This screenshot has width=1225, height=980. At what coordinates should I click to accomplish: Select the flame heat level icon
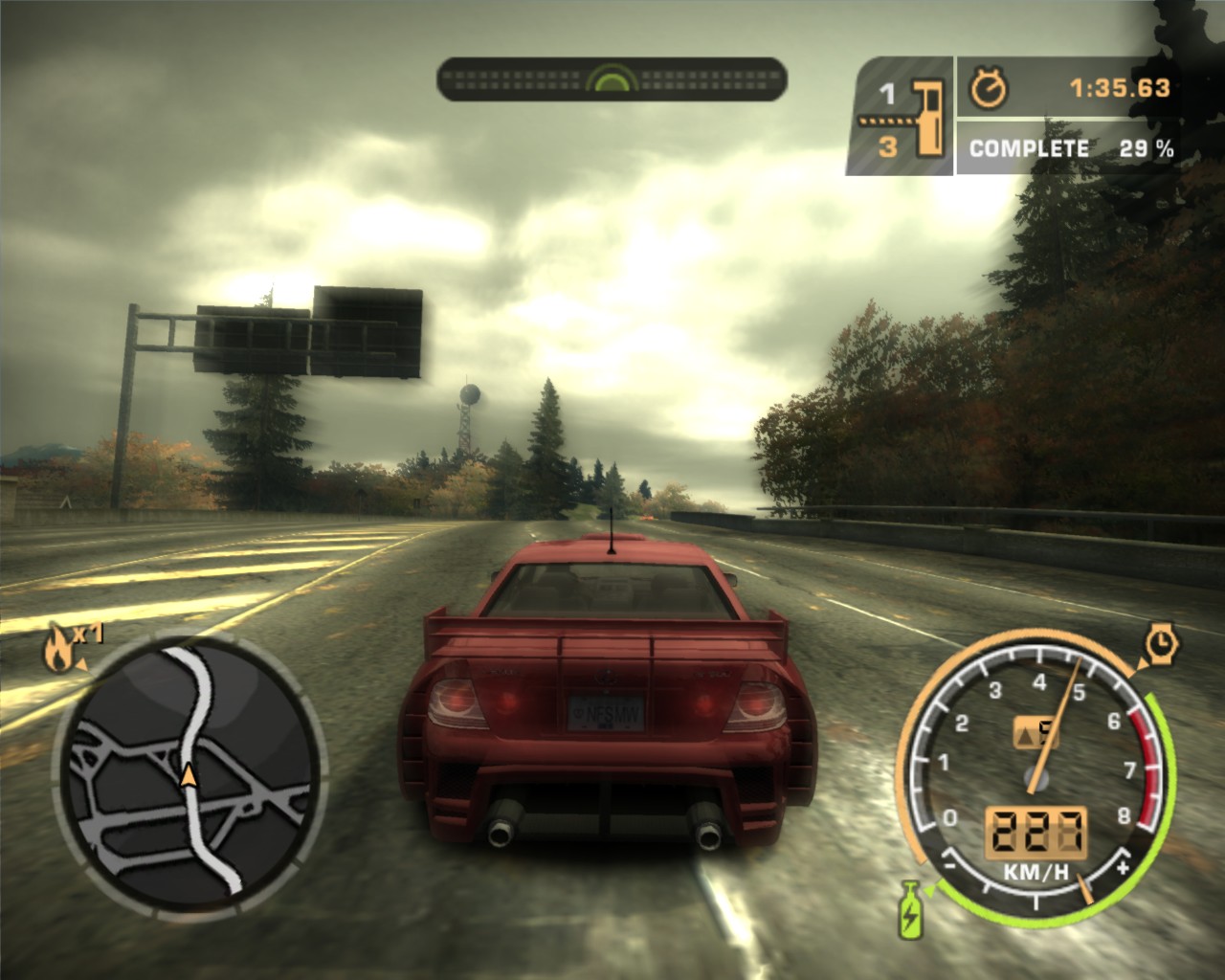(x=58, y=651)
